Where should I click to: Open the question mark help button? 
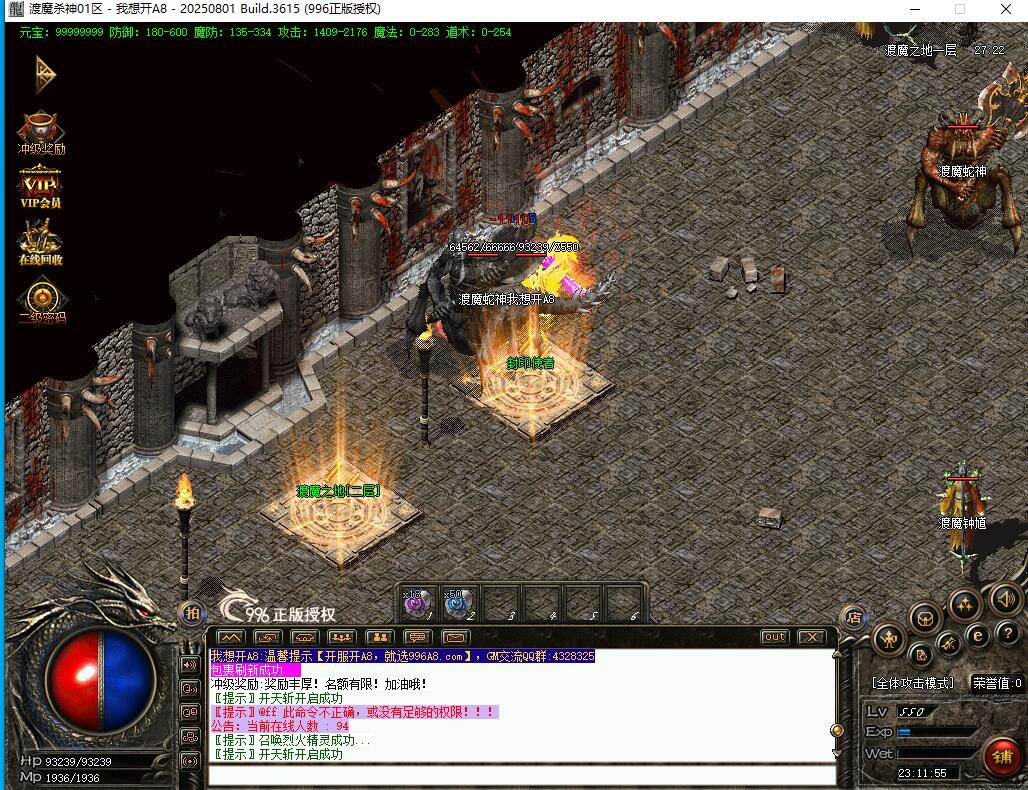pyautogui.click(x=1008, y=633)
